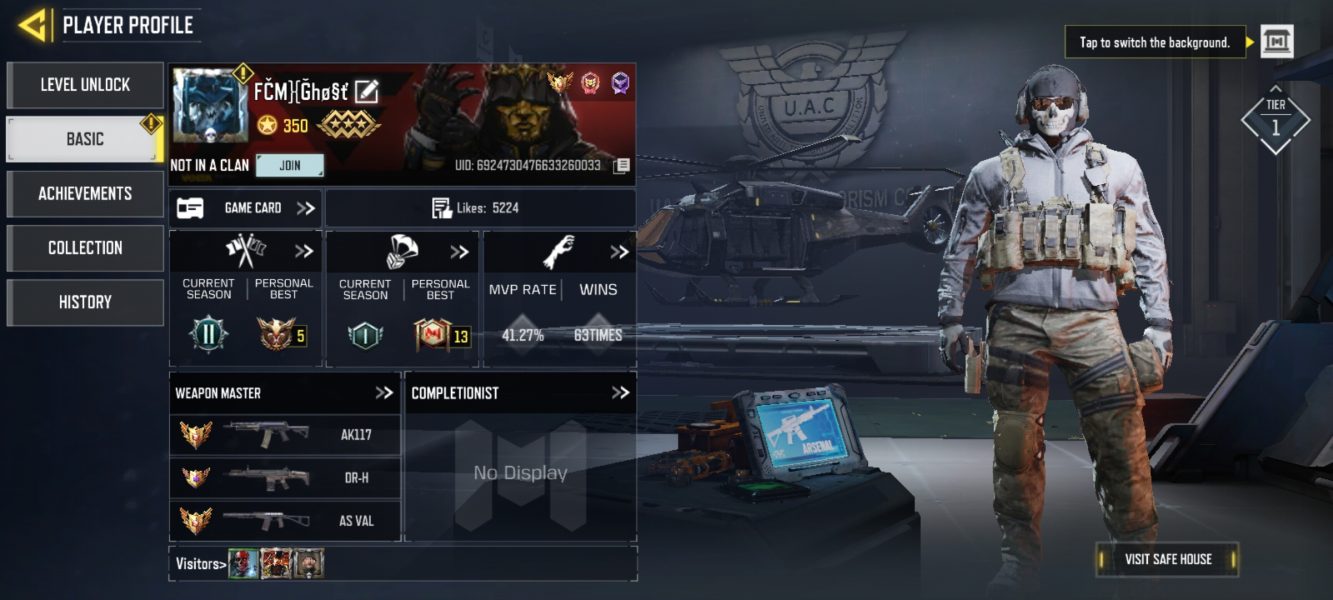Show the History tab
Viewport: 1333px width, 600px height.
point(85,302)
